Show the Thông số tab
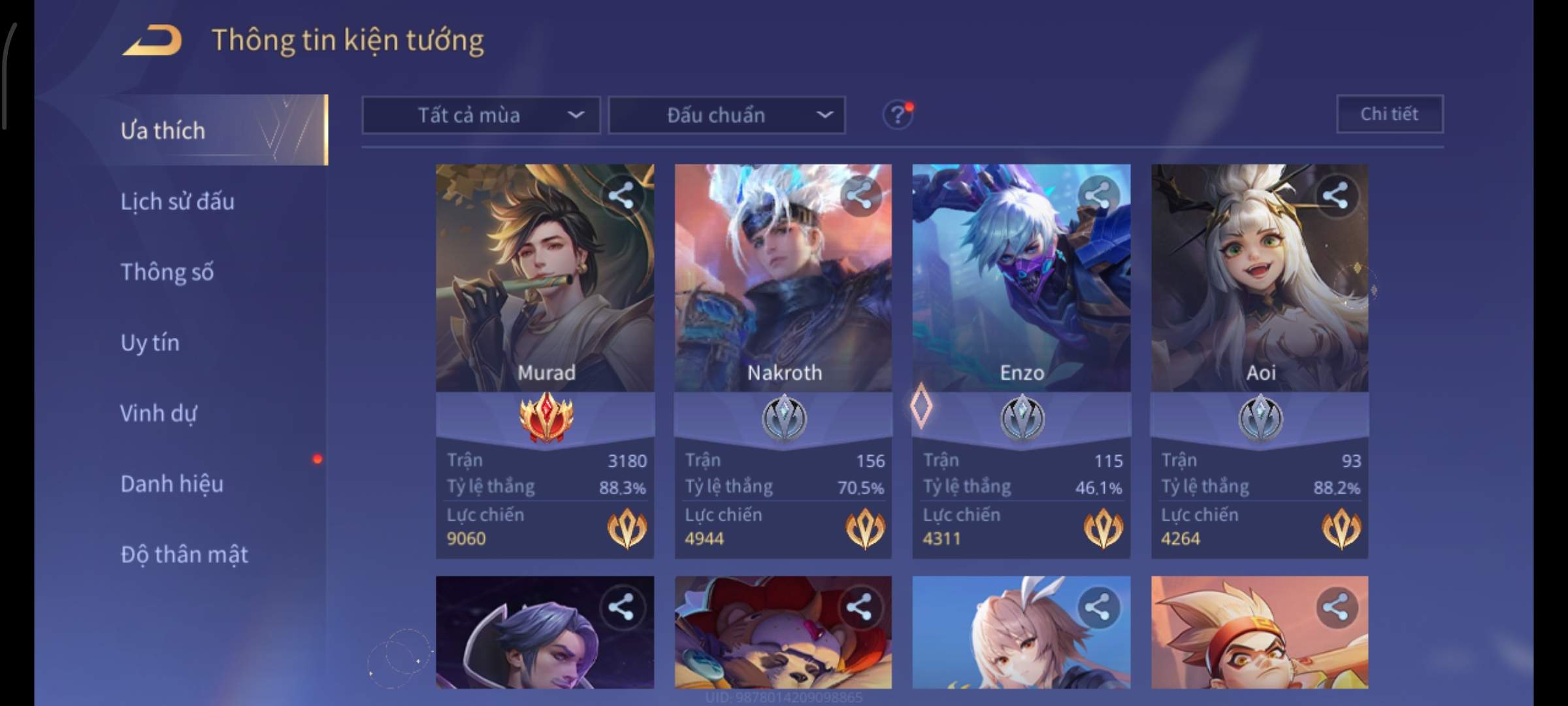 pyautogui.click(x=167, y=272)
